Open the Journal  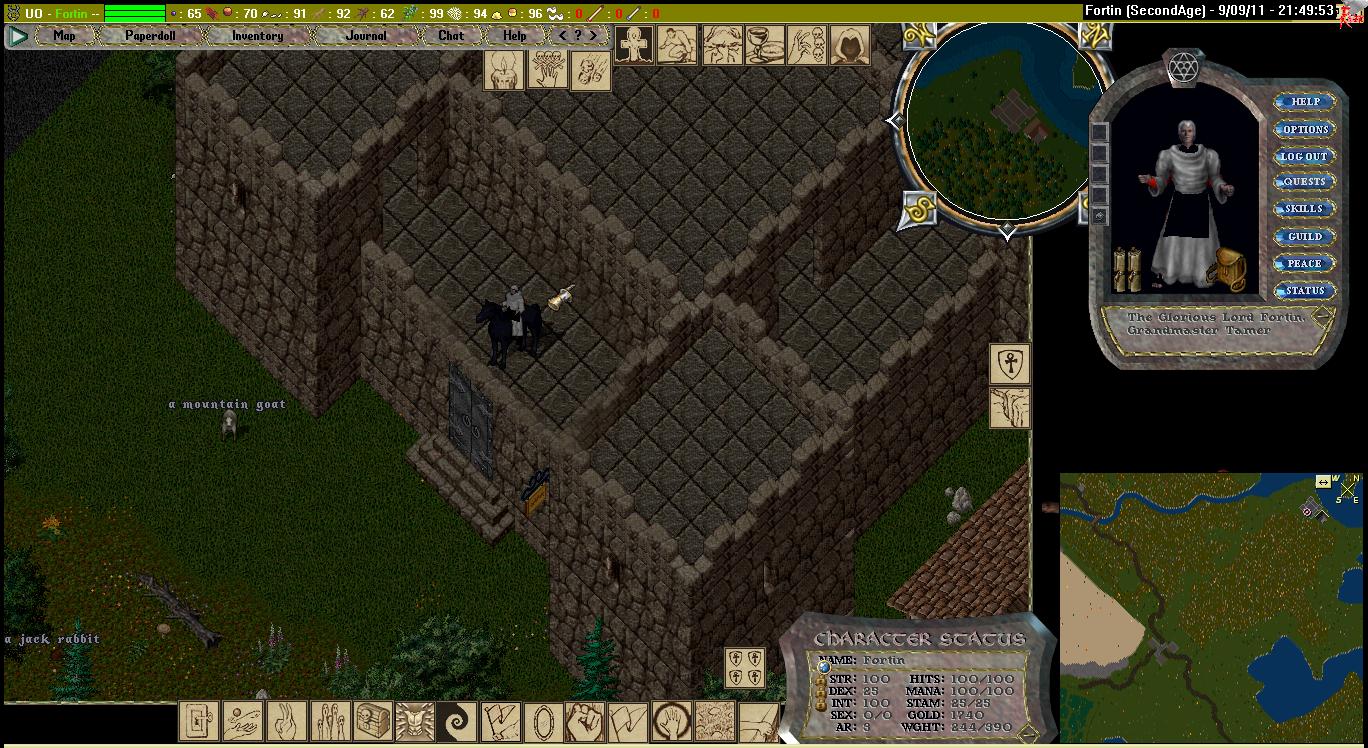point(365,36)
